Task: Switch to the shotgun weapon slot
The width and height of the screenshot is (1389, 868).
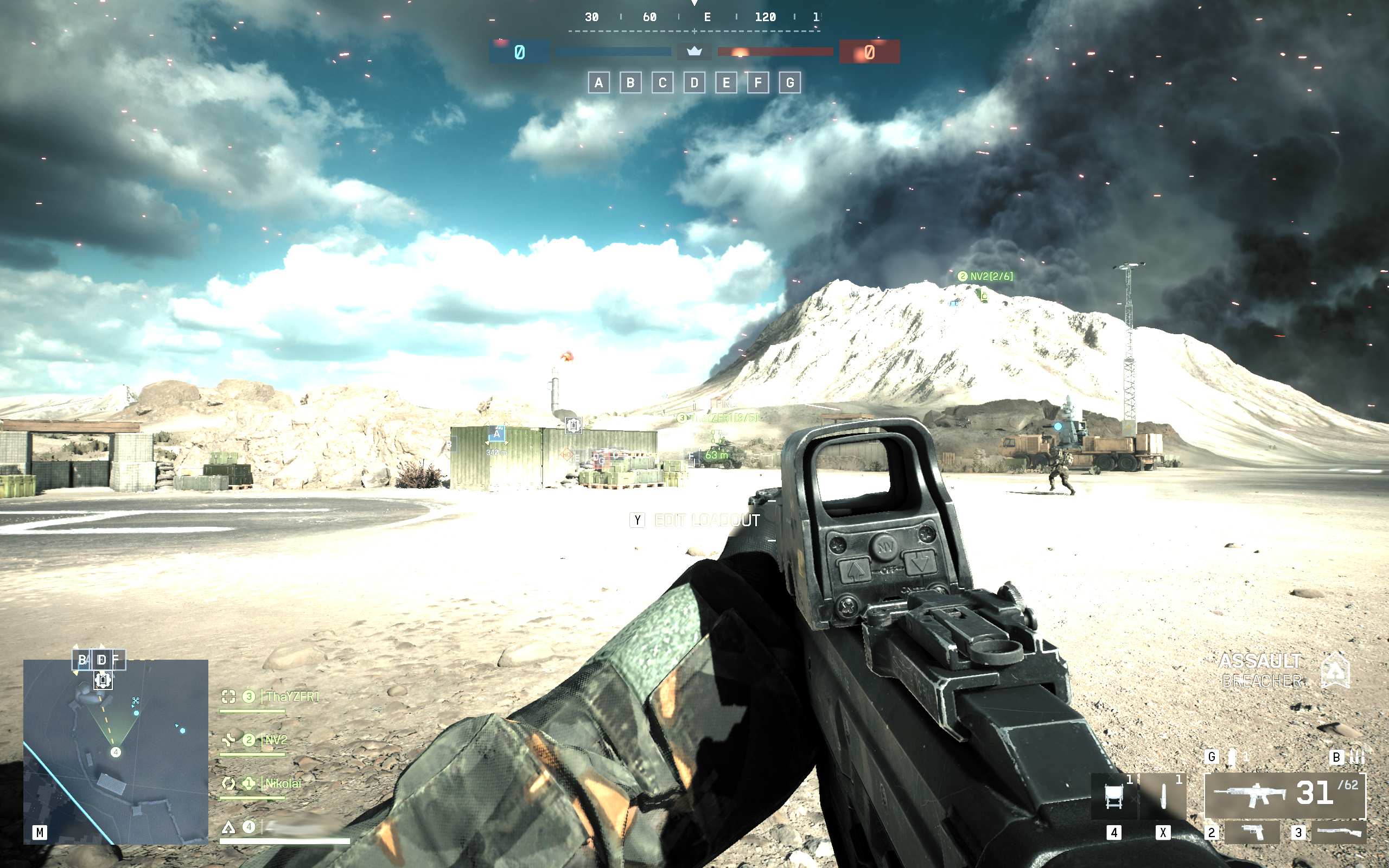Action: [x=1339, y=832]
